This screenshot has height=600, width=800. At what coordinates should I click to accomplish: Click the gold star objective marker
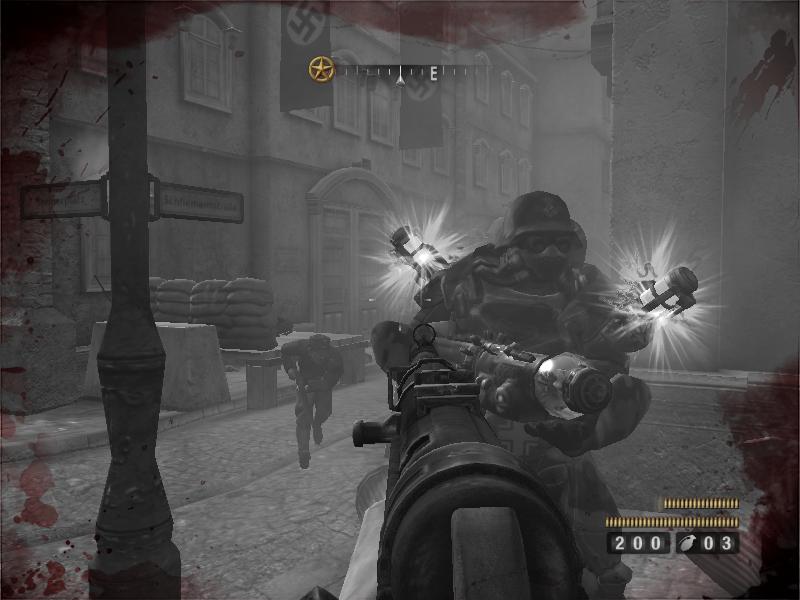click(x=320, y=70)
